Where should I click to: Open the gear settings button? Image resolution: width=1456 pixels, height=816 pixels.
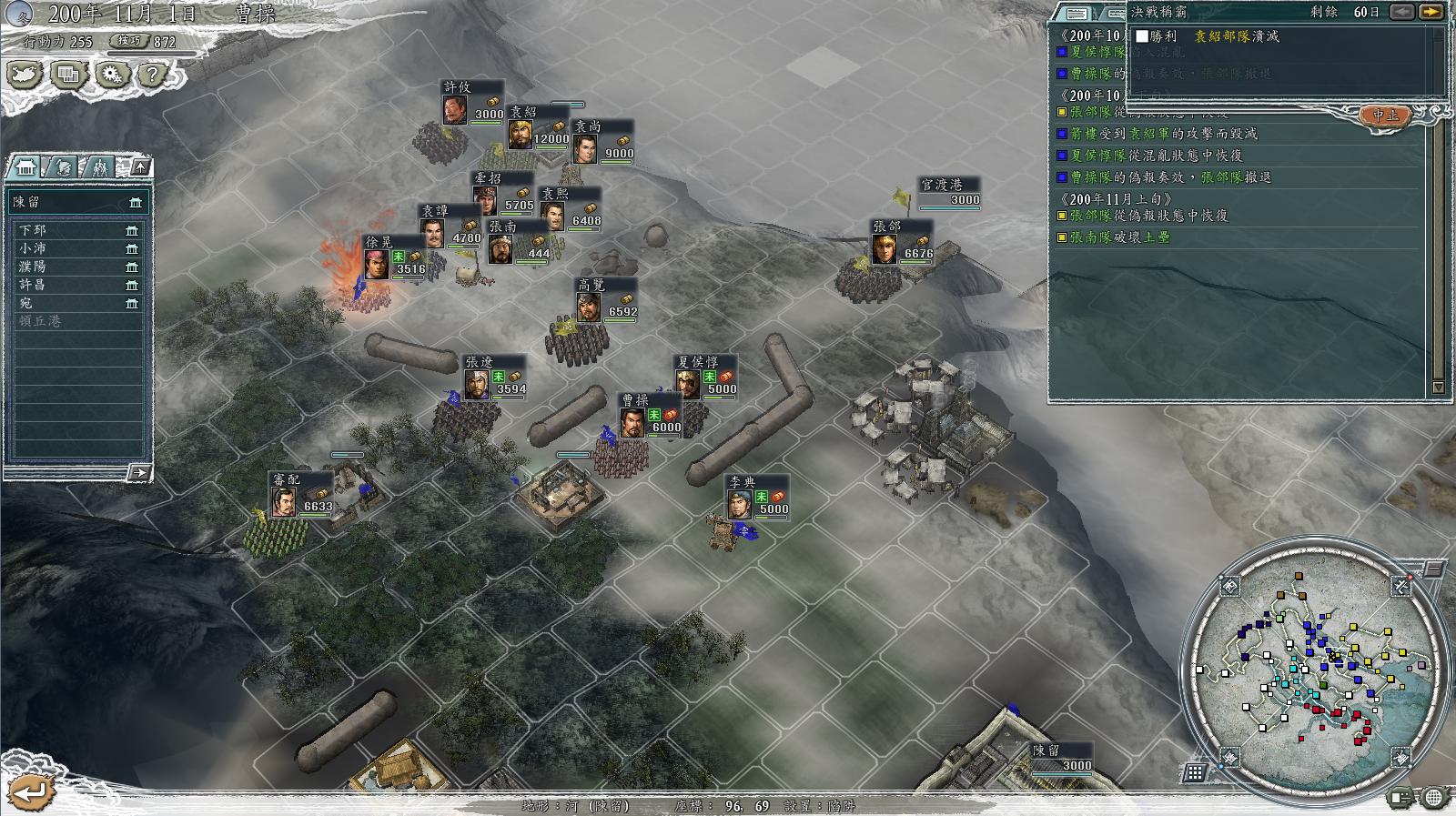111,75
